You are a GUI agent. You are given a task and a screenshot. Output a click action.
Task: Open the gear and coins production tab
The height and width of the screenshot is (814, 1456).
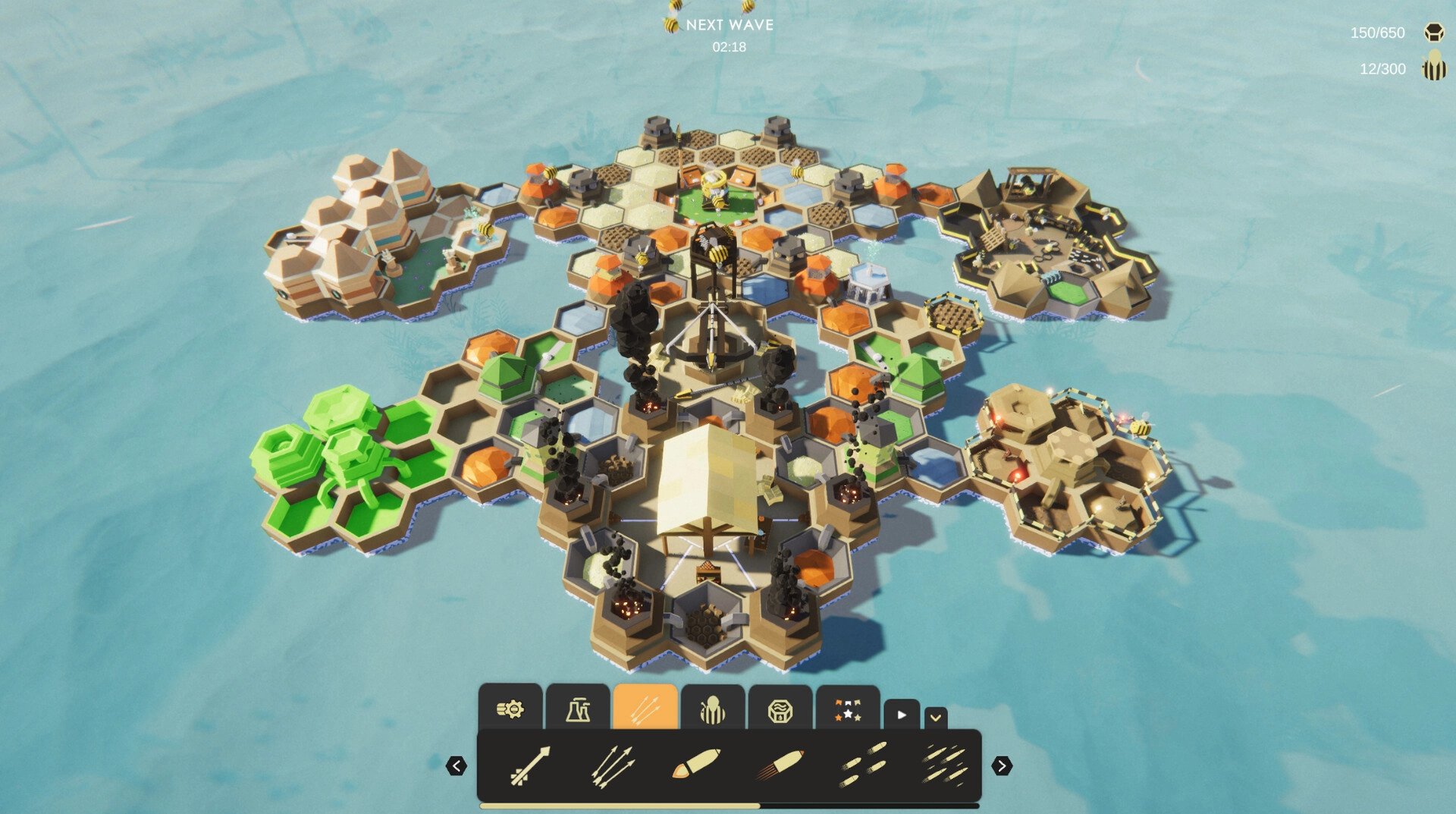pyautogui.click(x=510, y=709)
